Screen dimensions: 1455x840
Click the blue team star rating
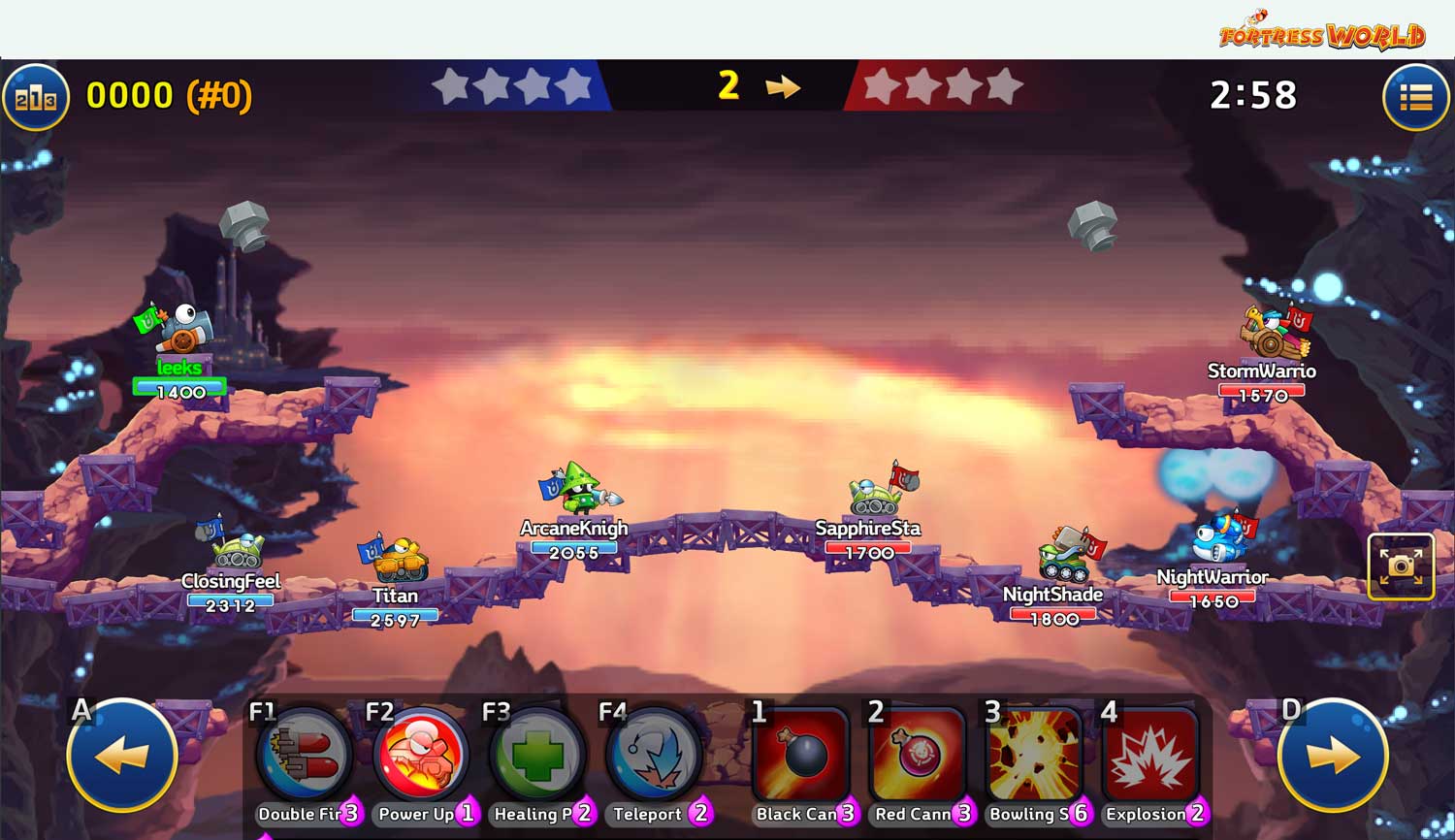pos(512,85)
